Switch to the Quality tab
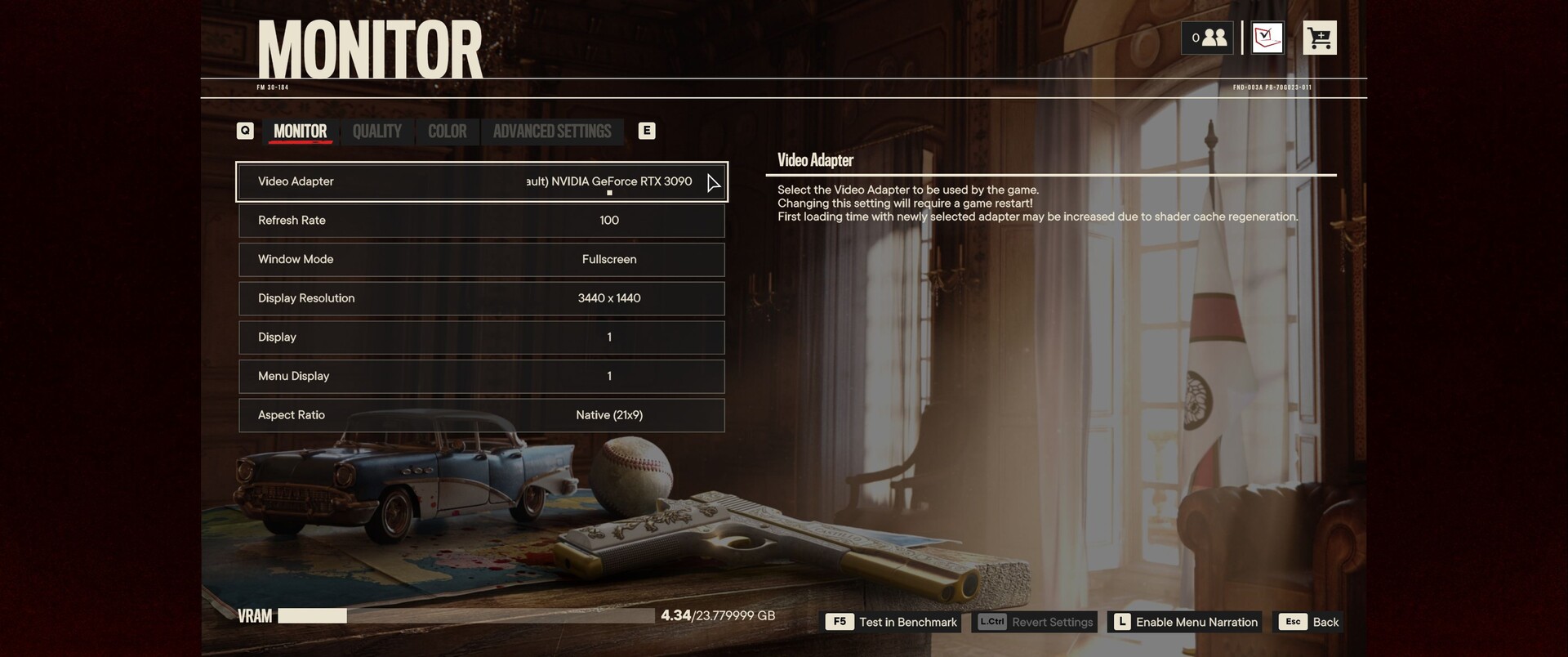 pos(376,132)
